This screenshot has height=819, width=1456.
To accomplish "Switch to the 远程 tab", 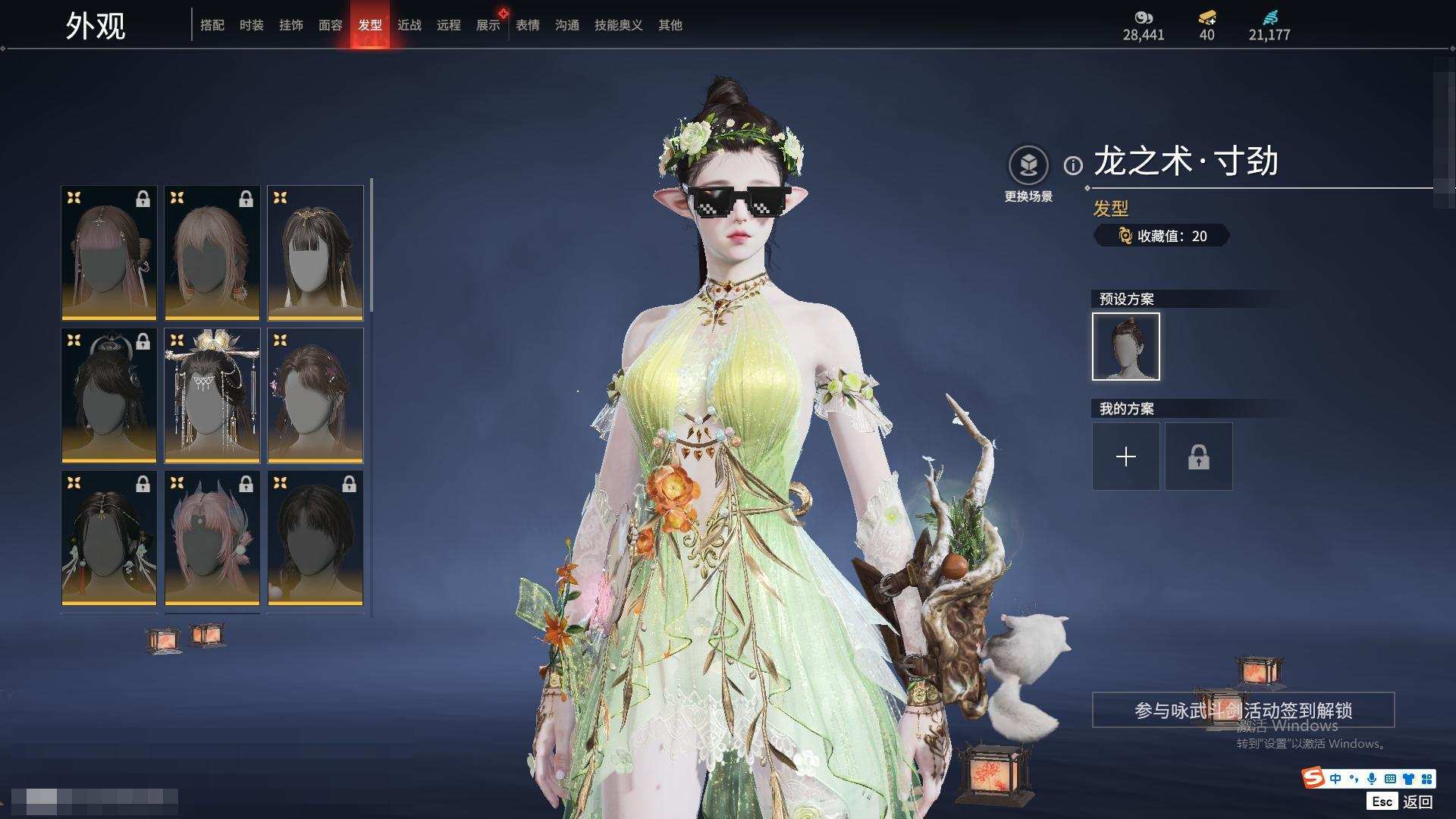I will (449, 25).
